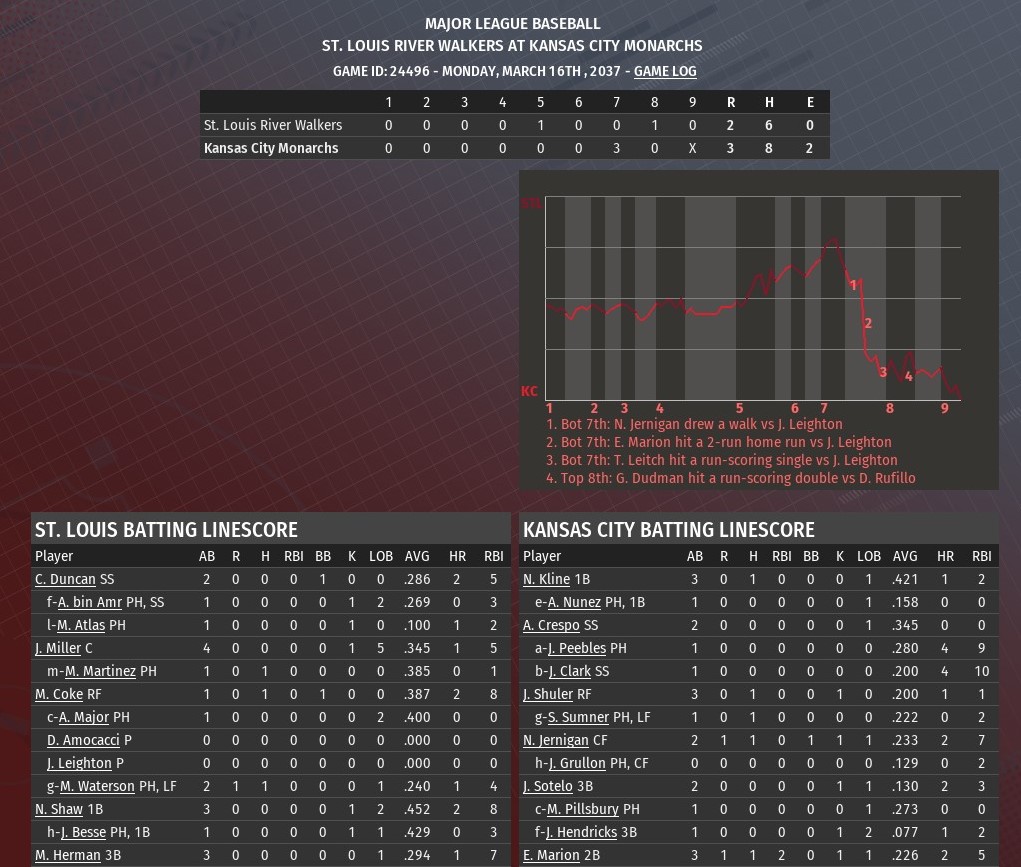View J. Sotelo's player profile
Image resolution: width=1021 pixels, height=867 pixels.
click(x=548, y=786)
